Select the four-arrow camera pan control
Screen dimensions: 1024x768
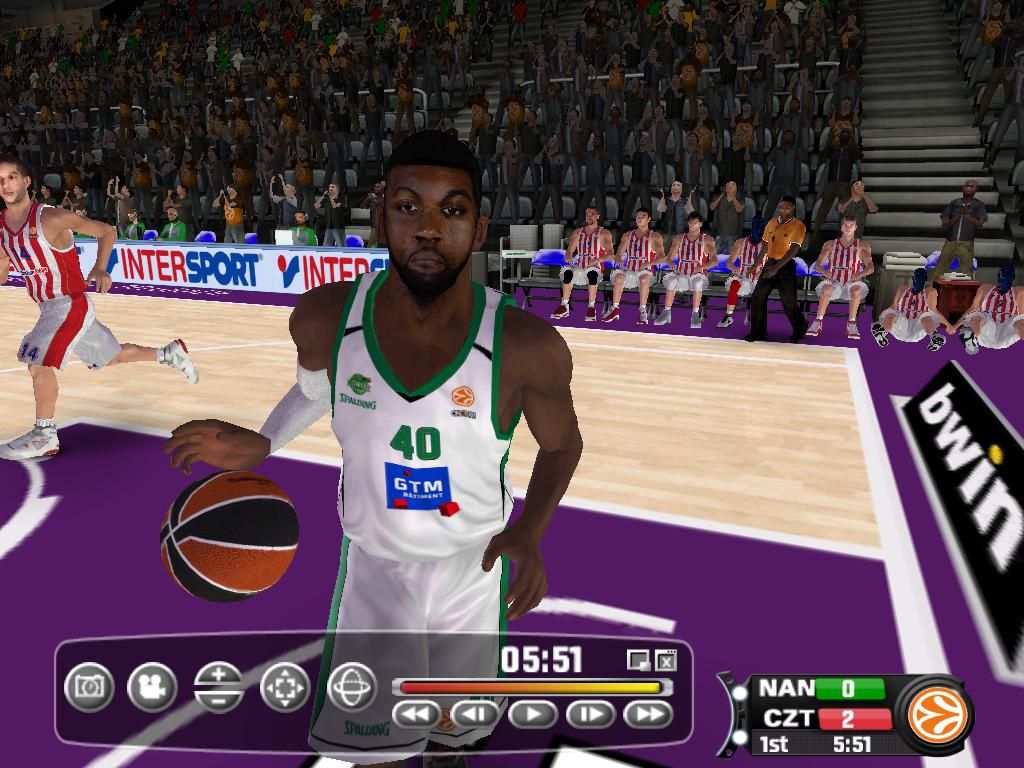tap(285, 687)
